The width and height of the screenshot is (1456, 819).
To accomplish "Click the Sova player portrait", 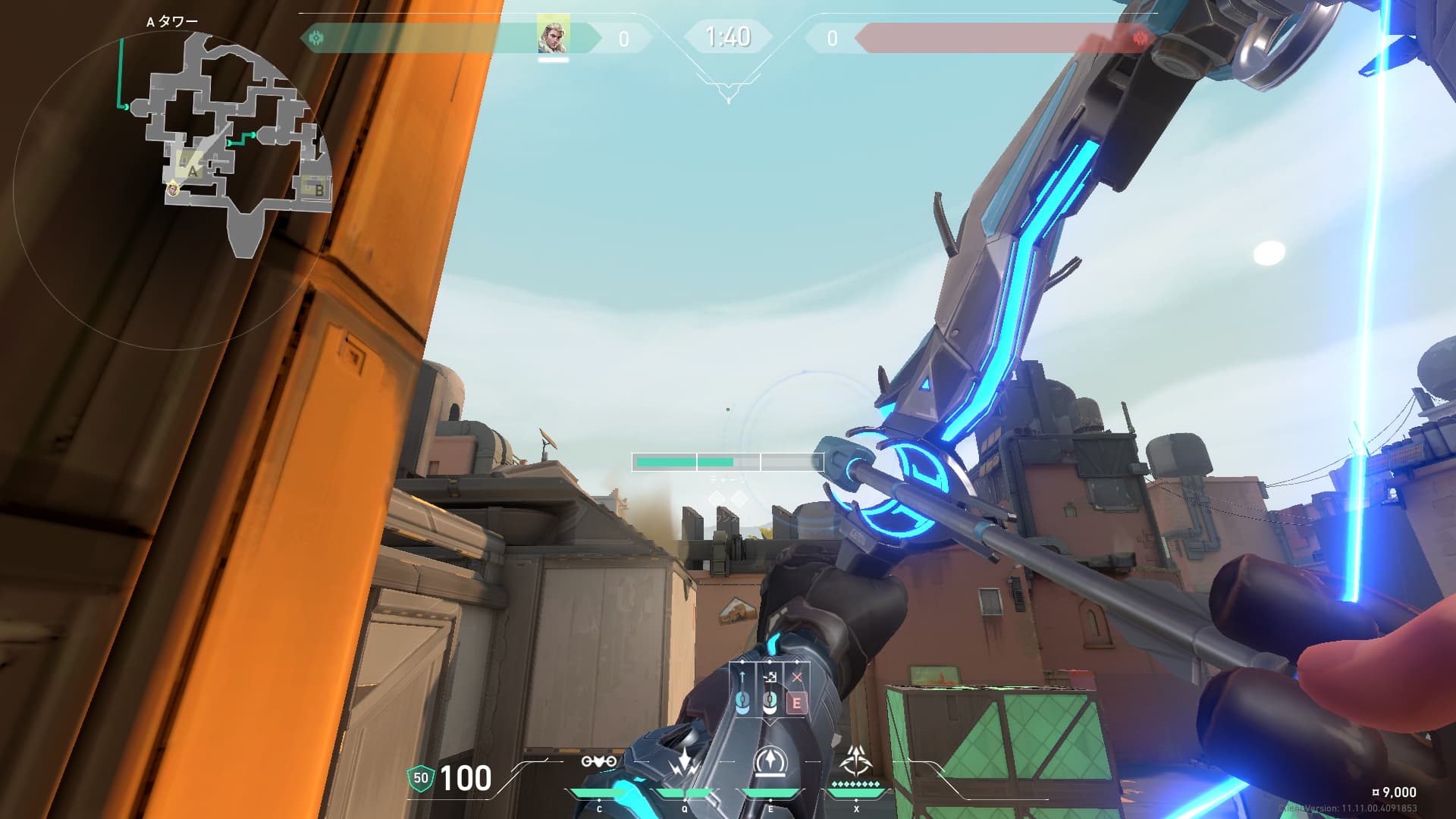I will [x=553, y=36].
